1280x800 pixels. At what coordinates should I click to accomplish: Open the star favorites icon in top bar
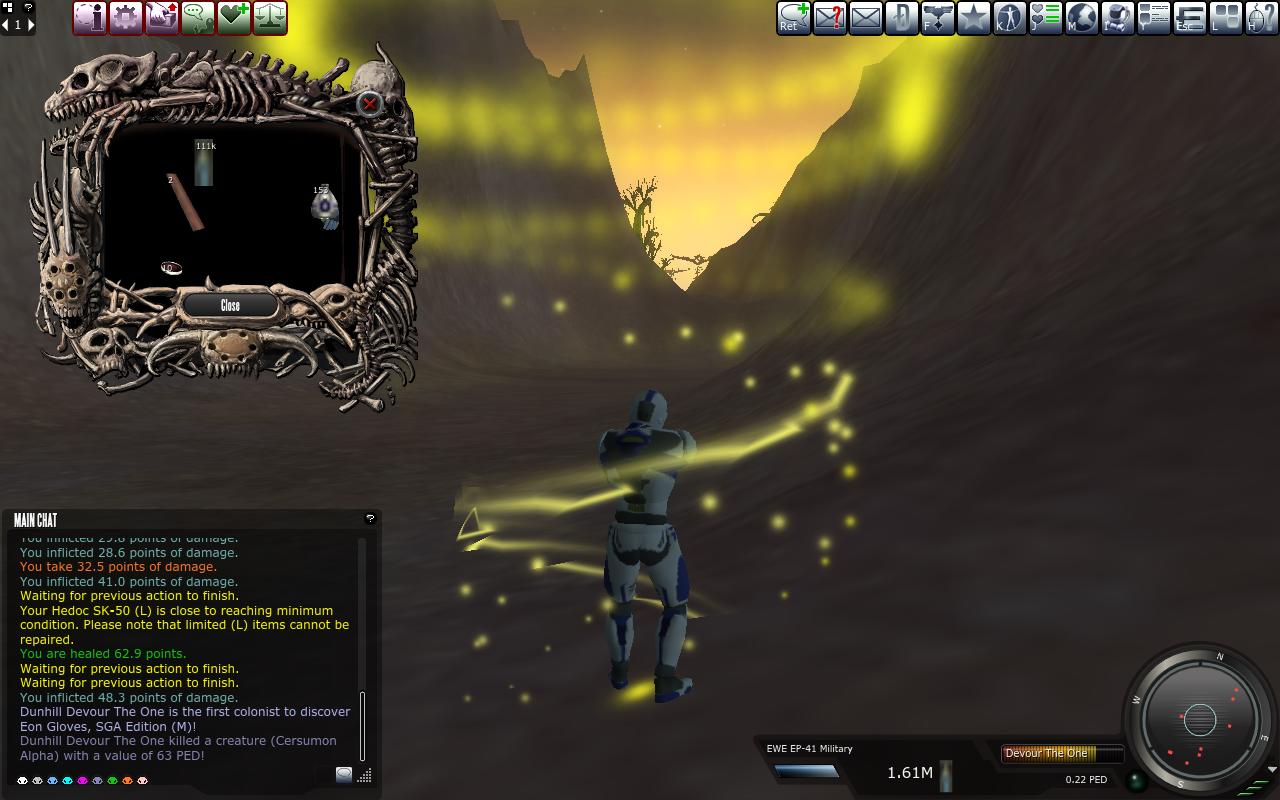point(974,18)
